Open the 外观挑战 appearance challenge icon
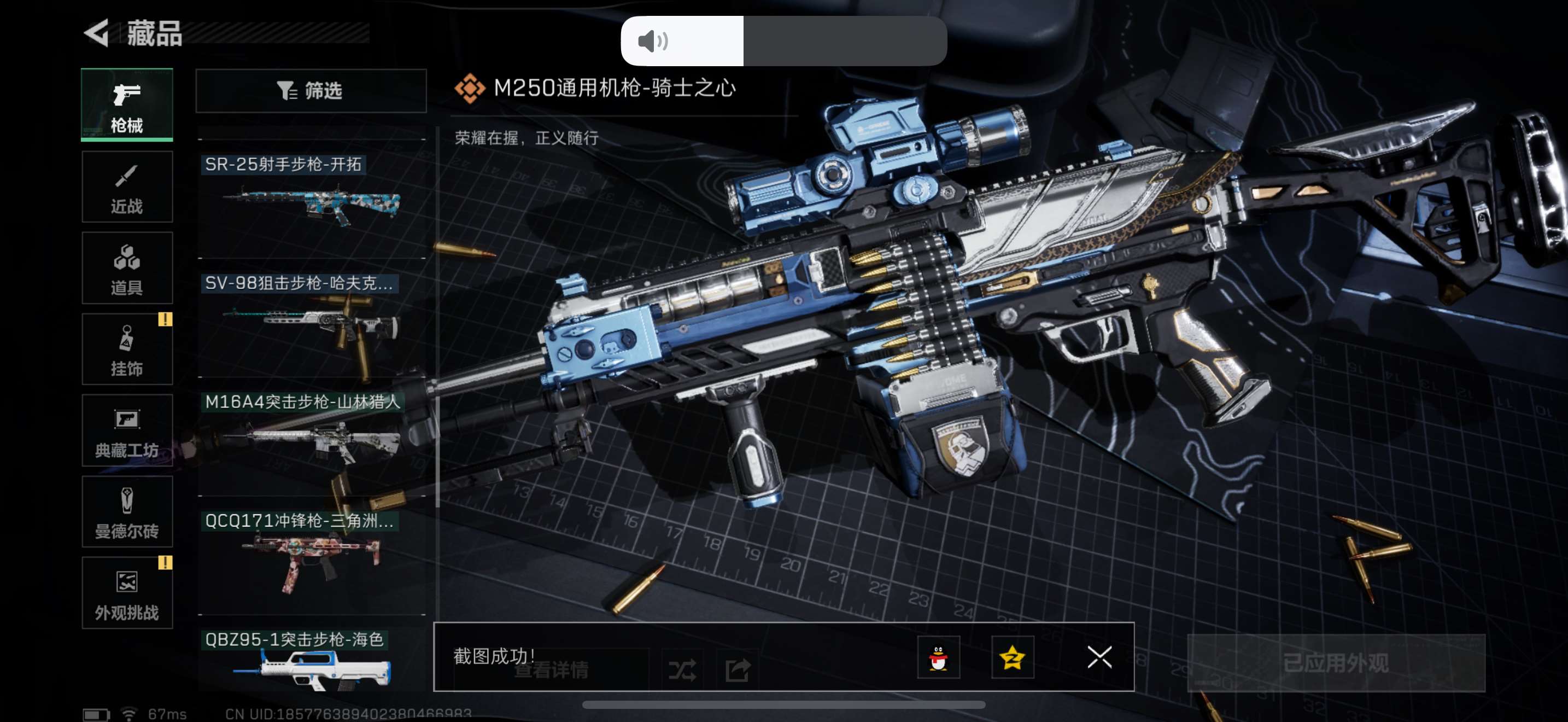 127,593
